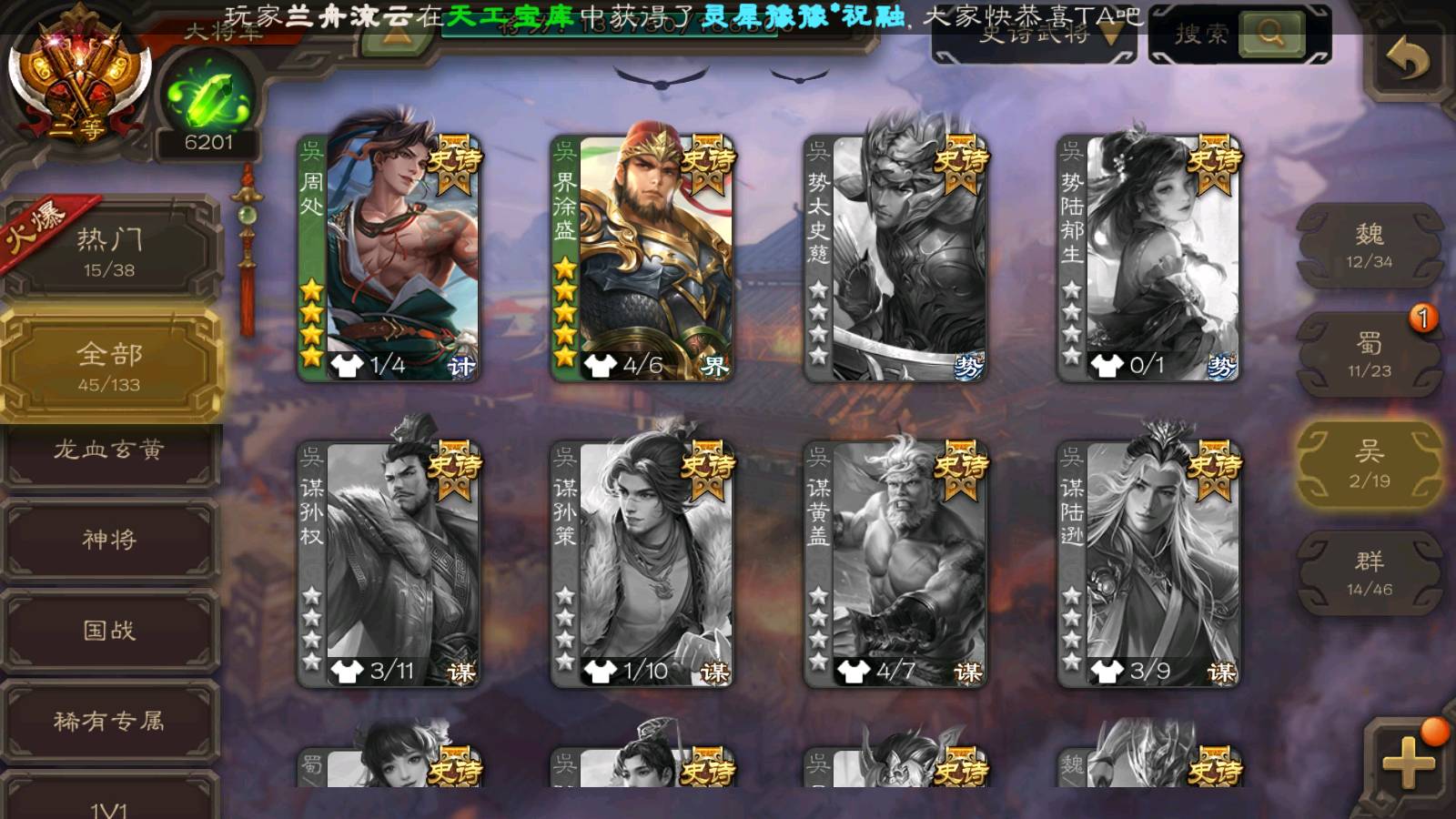Open the 势太史慈 hero card
This screenshot has height=819, width=1456.
(895, 258)
